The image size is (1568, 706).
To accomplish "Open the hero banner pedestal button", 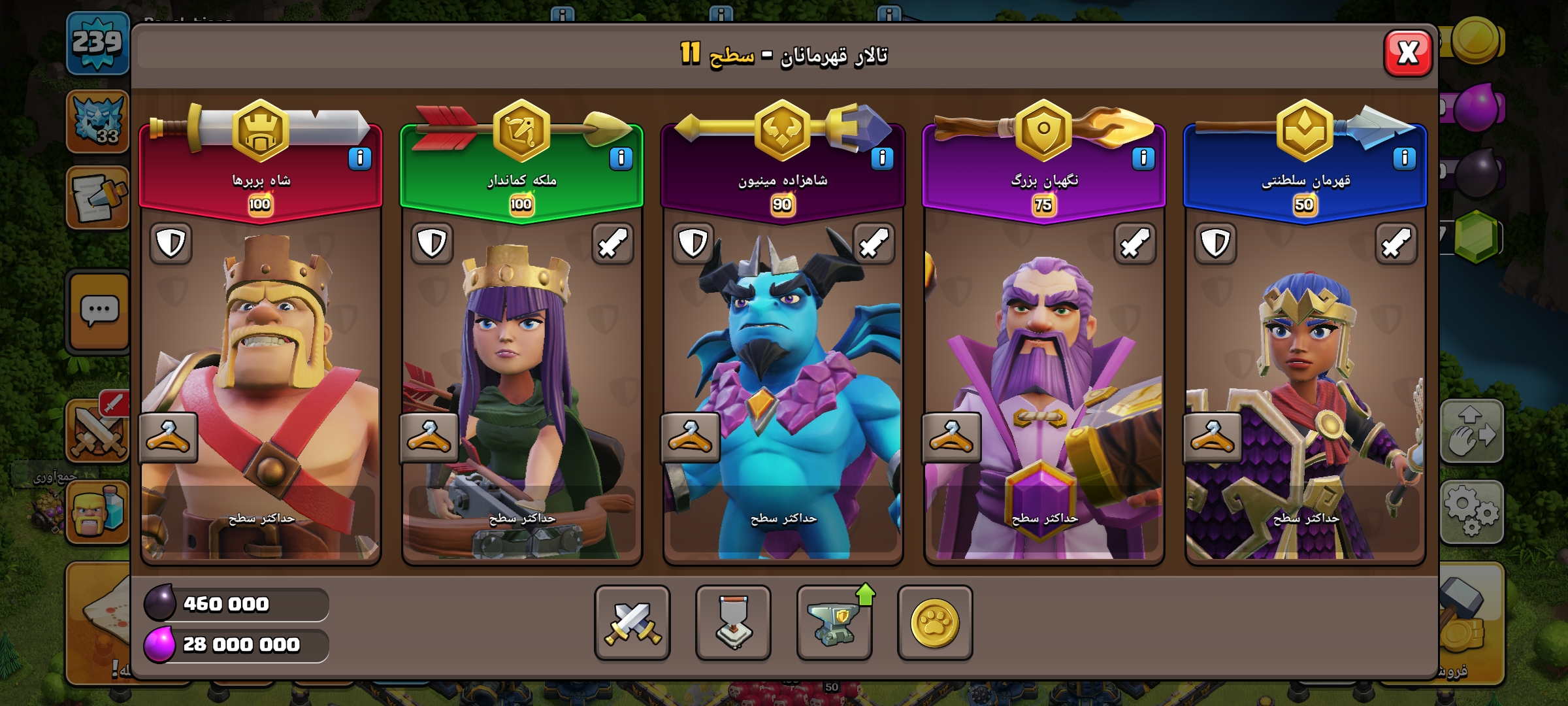I will tap(733, 622).
